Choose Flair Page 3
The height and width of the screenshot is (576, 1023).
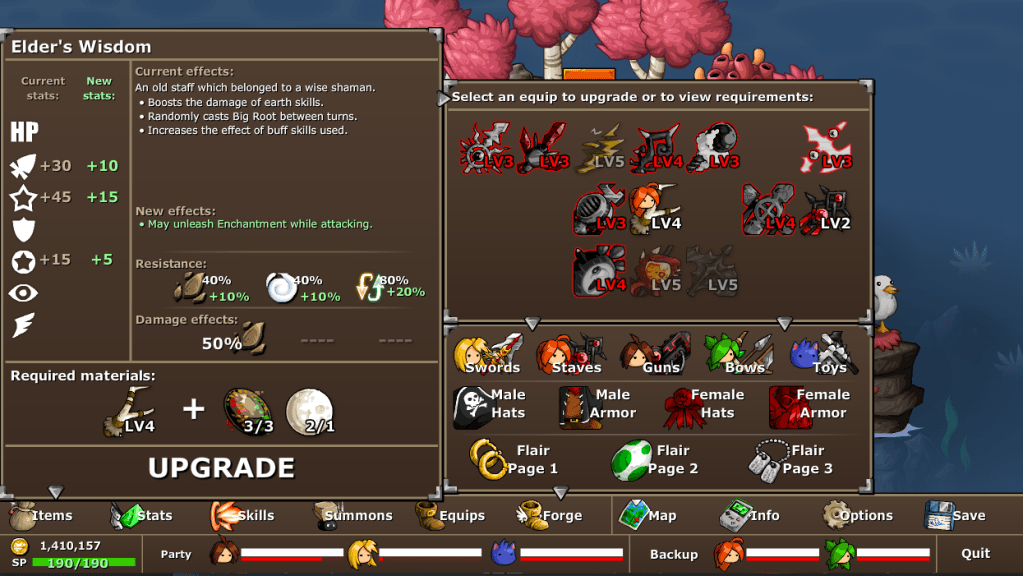pos(791,460)
